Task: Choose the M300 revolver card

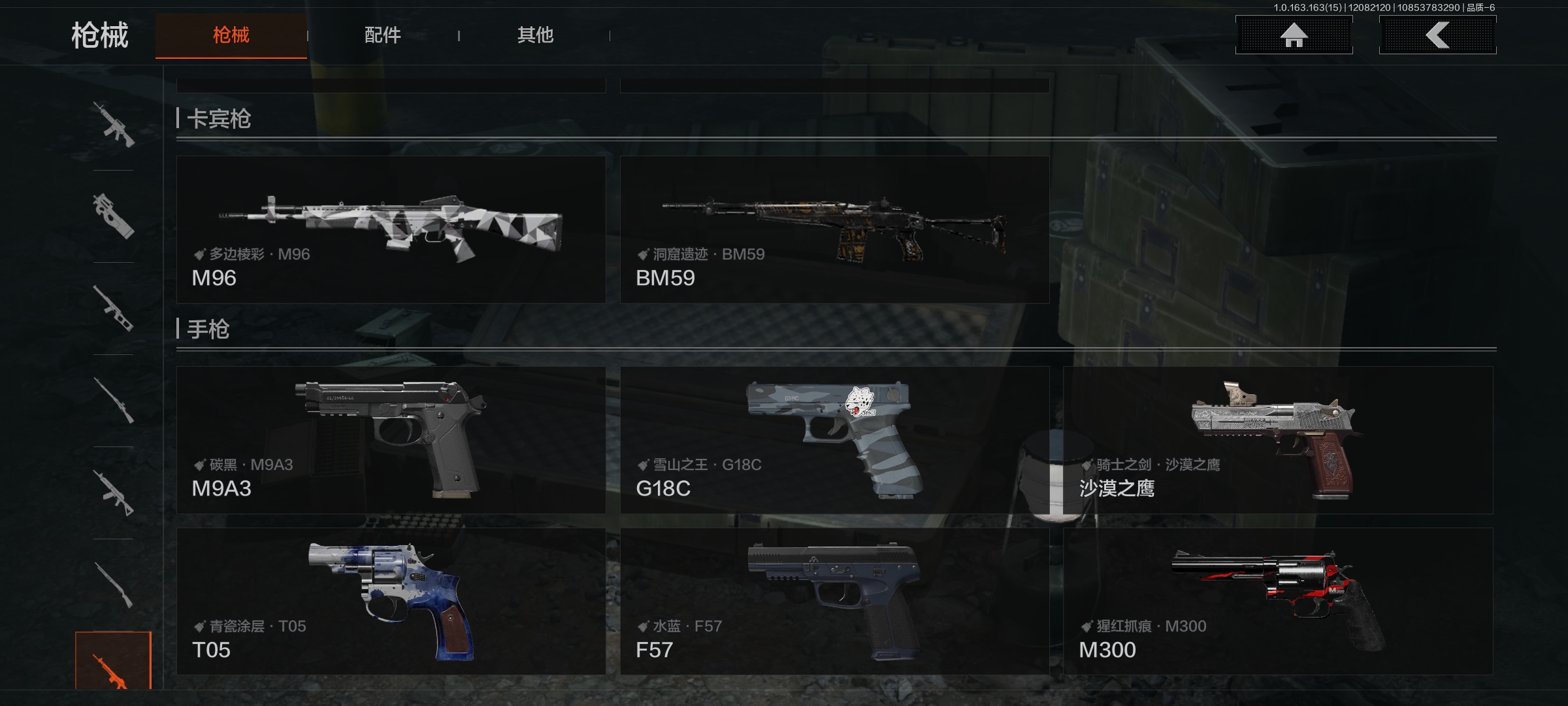Action: pyautogui.click(x=1278, y=601)
